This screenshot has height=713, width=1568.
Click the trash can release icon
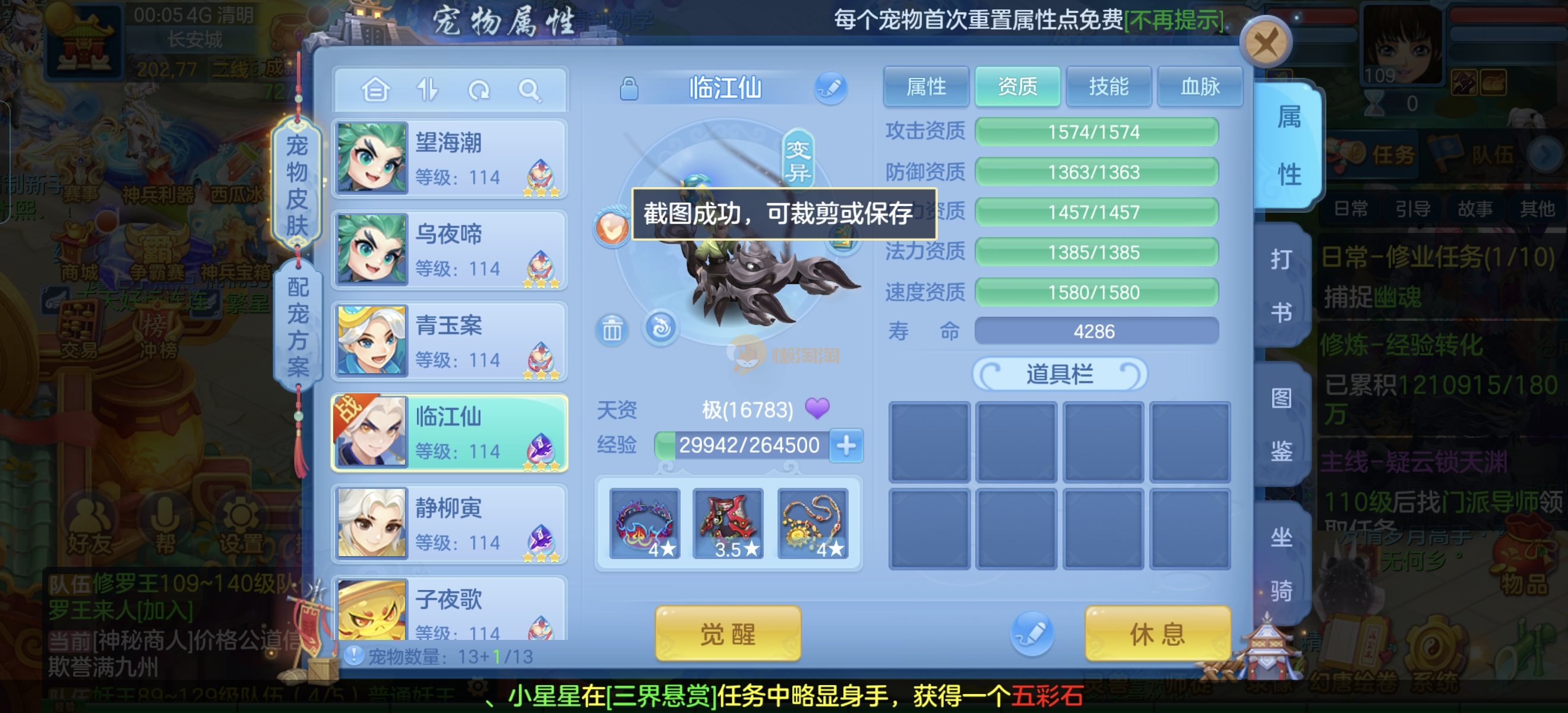[612, 330]
